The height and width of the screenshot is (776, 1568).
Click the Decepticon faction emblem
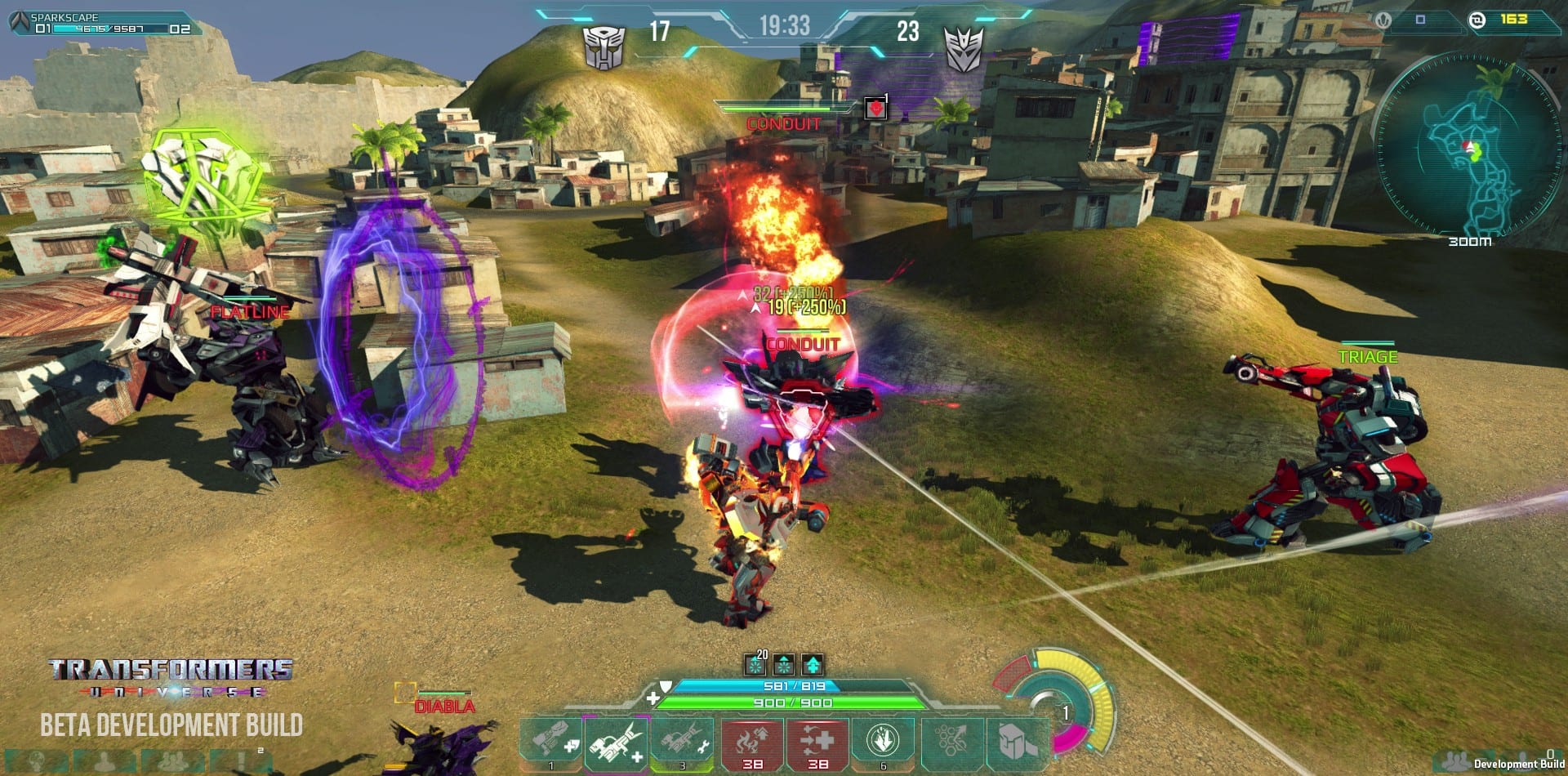(964, 47)
